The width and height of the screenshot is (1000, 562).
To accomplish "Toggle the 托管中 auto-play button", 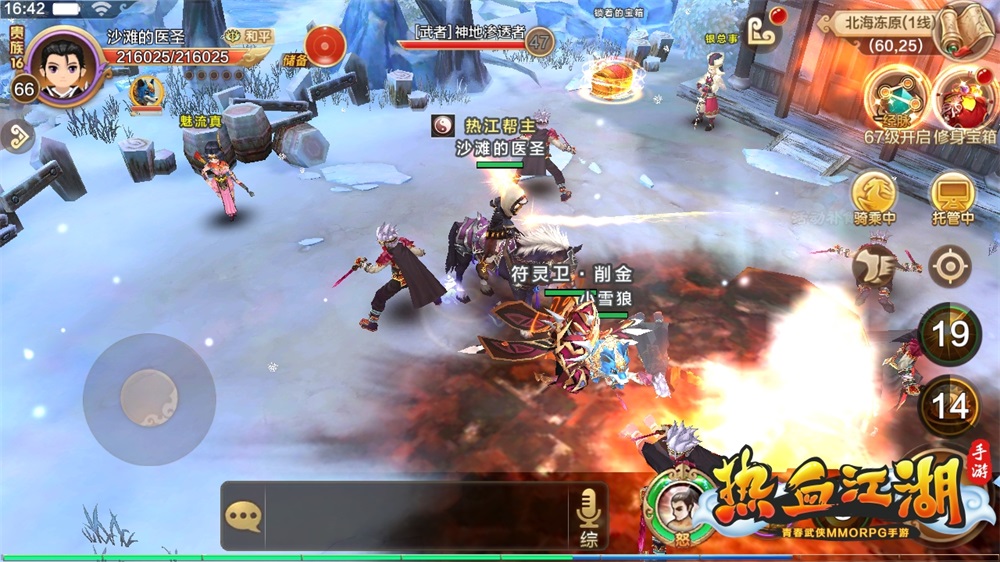I will [951, 196].
